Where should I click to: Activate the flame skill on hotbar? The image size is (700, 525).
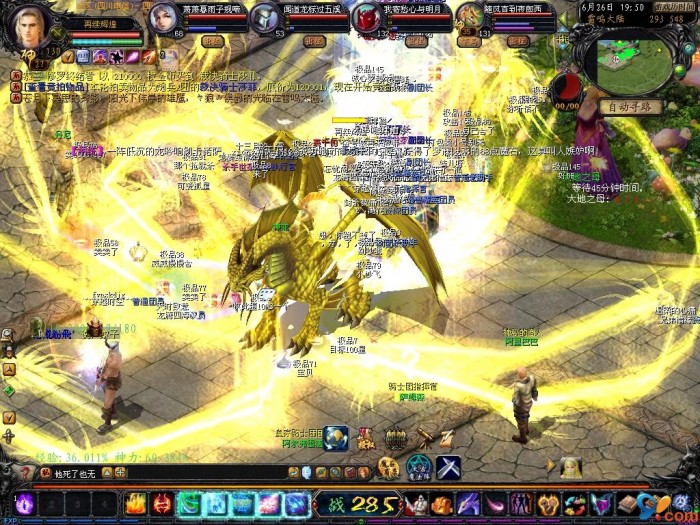click(x=135, y=503)
